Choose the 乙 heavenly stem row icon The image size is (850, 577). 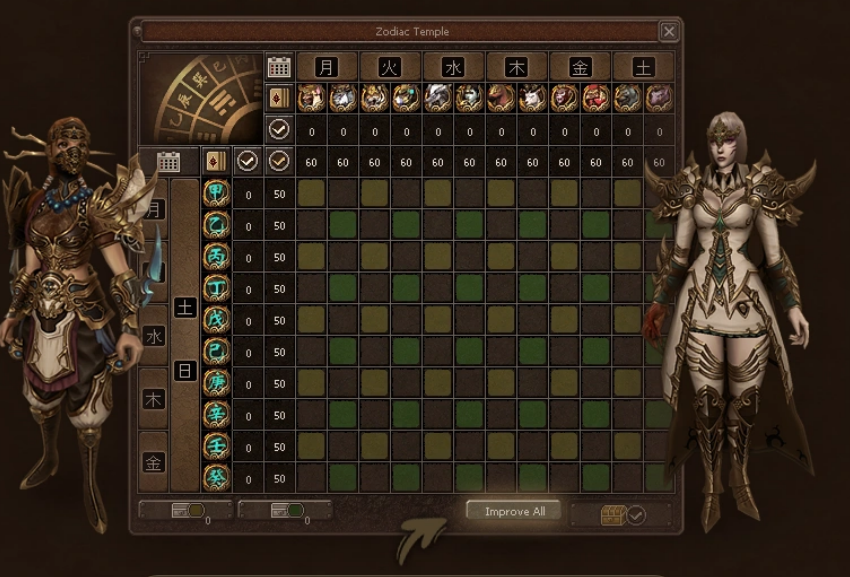216,226
